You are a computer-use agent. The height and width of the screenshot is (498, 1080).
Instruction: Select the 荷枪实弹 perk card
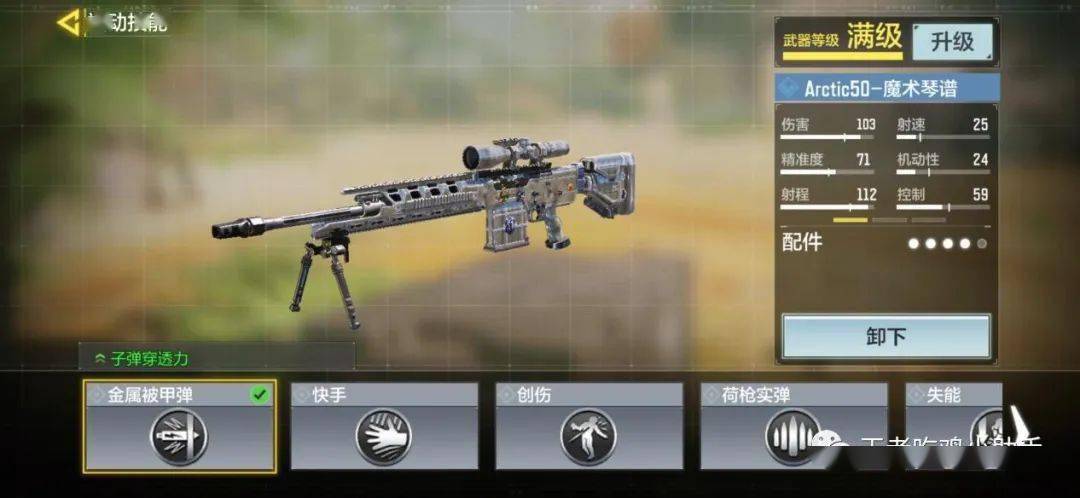pyautogui.click(x=794, y=426)
